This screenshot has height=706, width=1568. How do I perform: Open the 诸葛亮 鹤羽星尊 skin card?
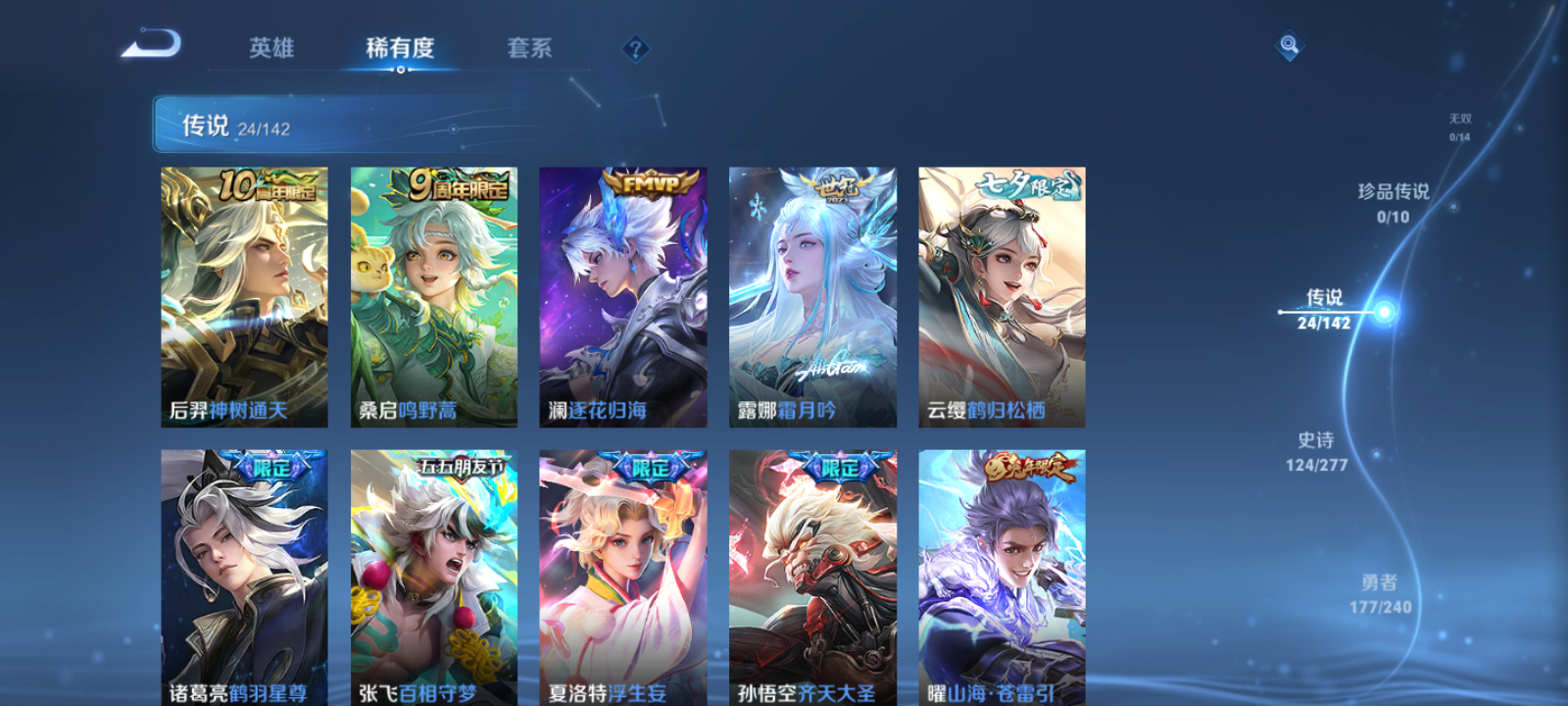(x=242, y=579)
